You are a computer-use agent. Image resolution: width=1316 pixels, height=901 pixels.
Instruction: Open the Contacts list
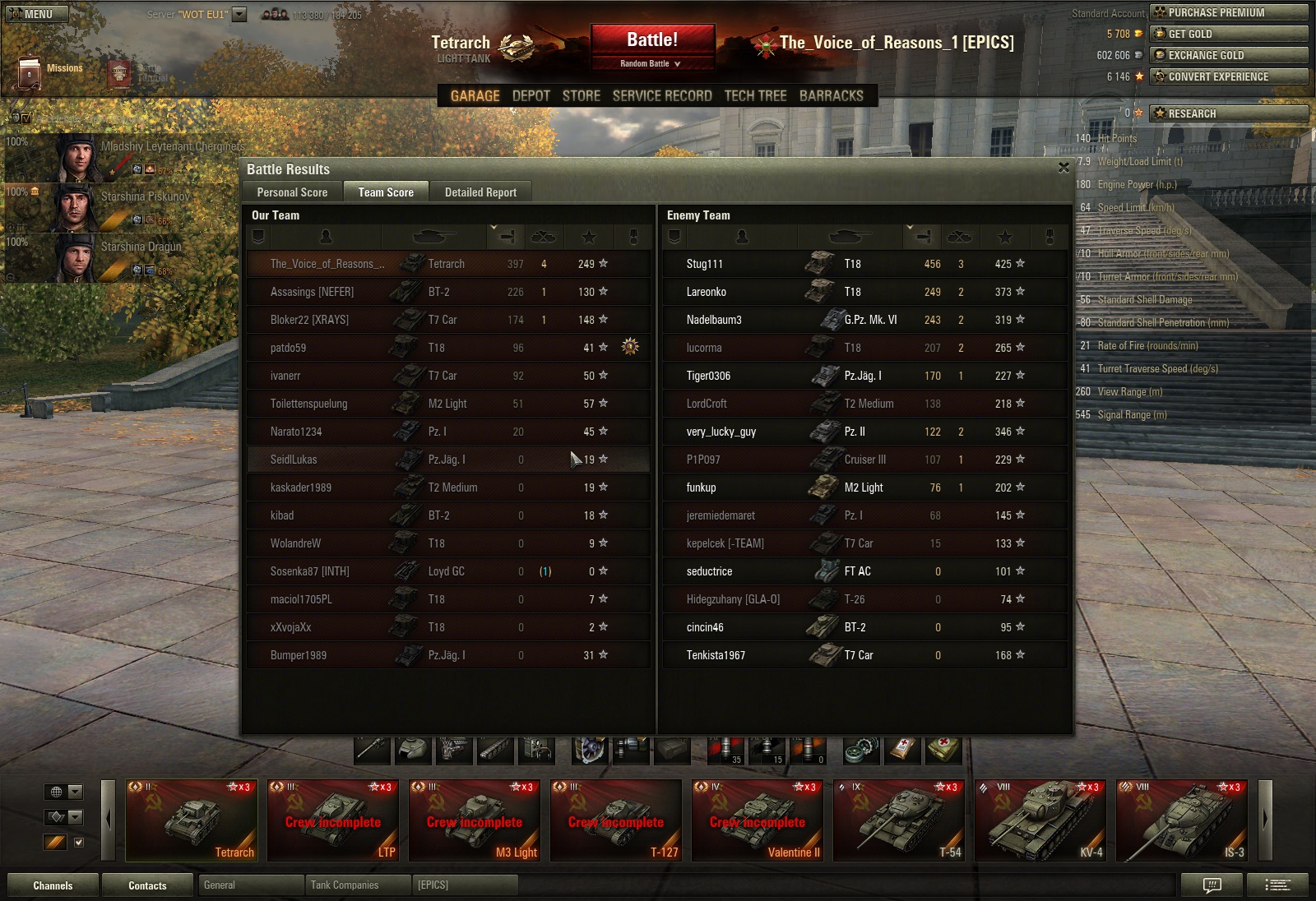[147, 885]
